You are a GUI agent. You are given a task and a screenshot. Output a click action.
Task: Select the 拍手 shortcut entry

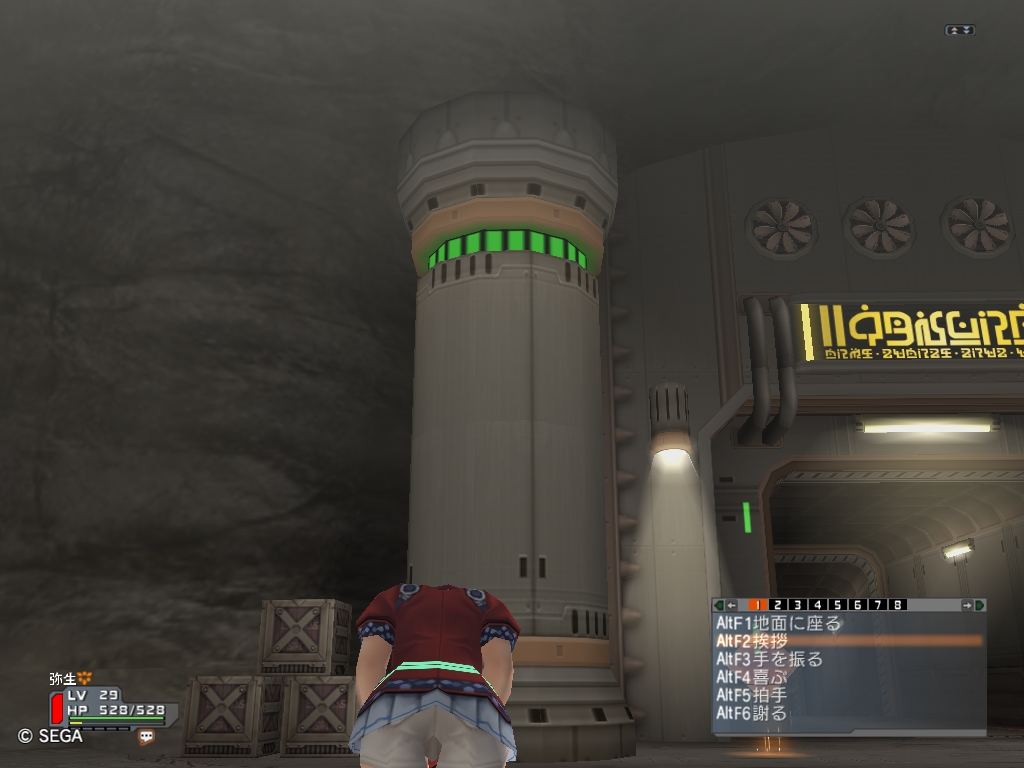coord(752,695)
